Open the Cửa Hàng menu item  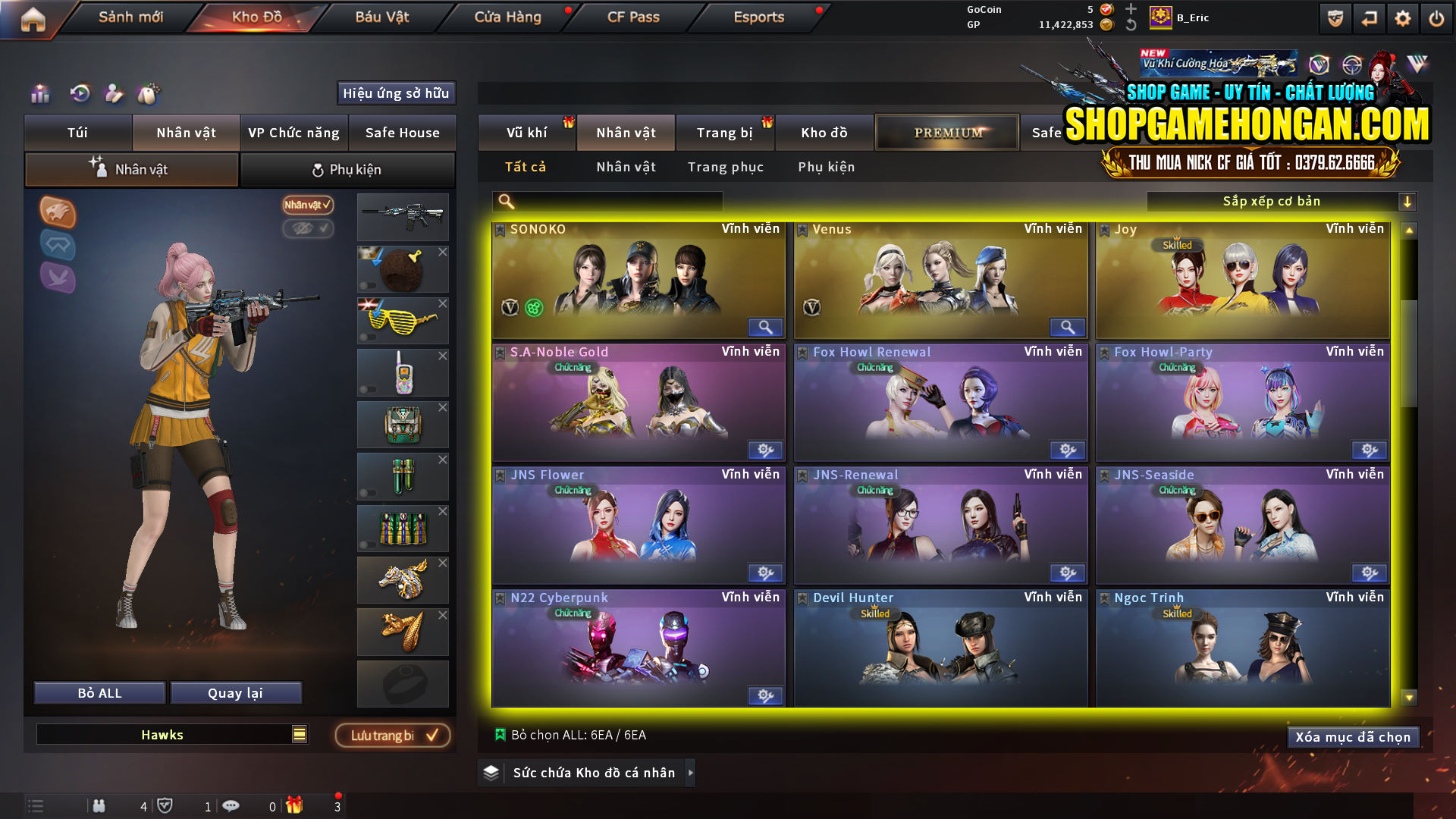tap(507, 17)
